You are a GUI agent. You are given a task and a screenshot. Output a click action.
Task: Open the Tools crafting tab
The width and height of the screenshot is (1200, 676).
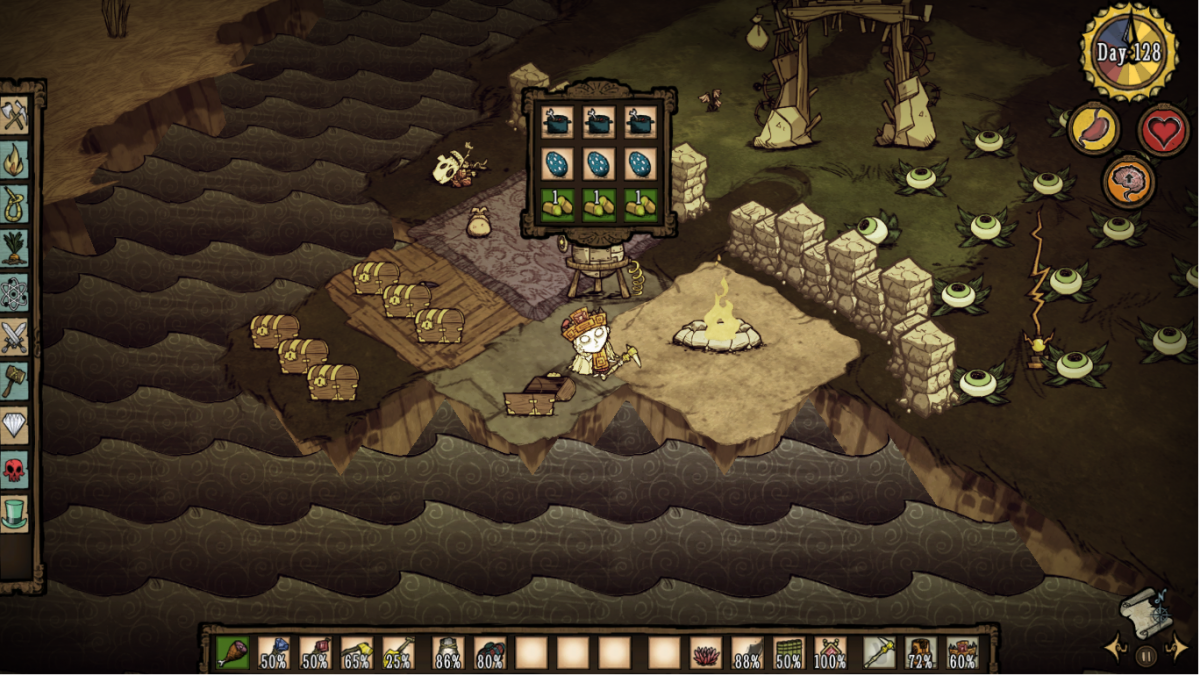coord(15,114)
